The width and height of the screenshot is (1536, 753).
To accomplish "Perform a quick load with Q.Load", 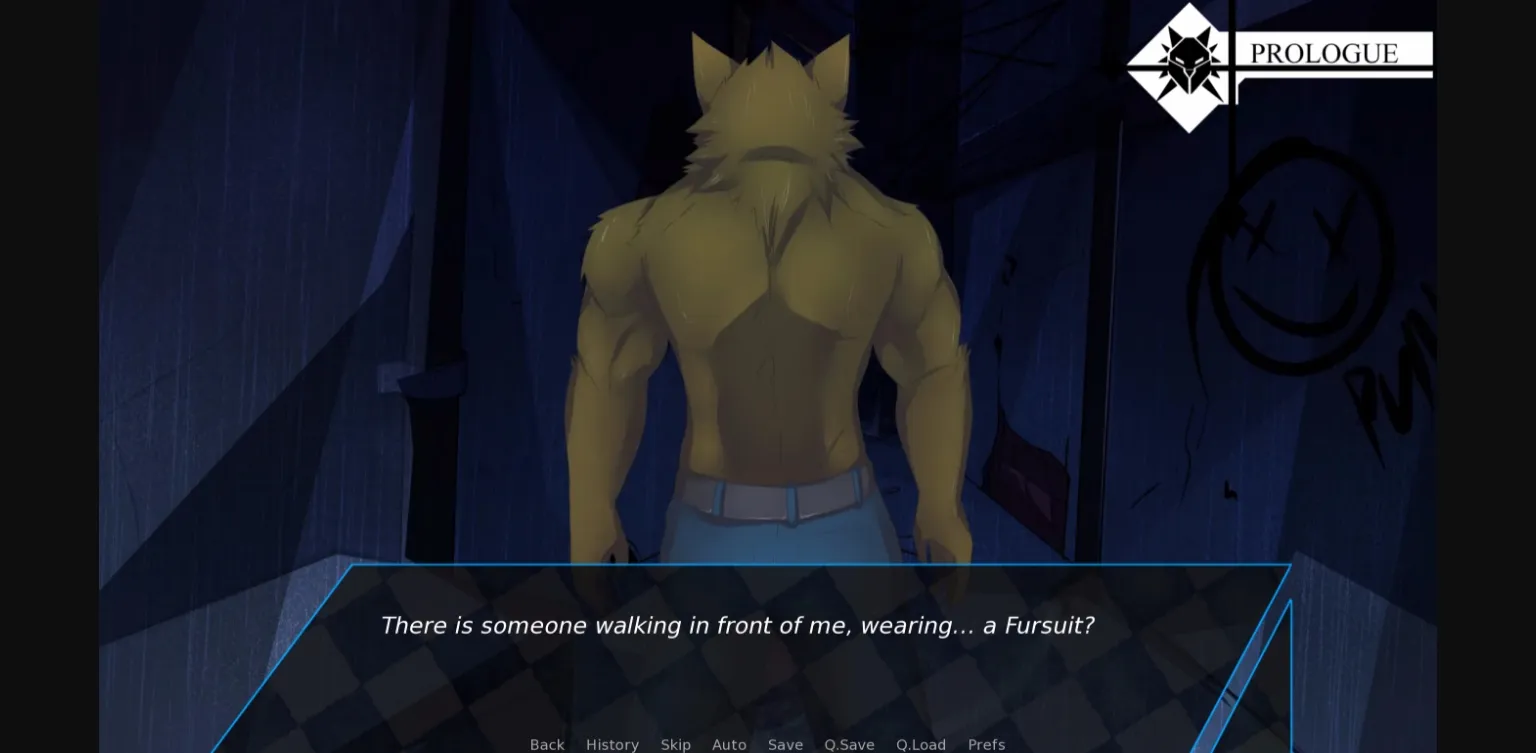I will pos(920,744).
